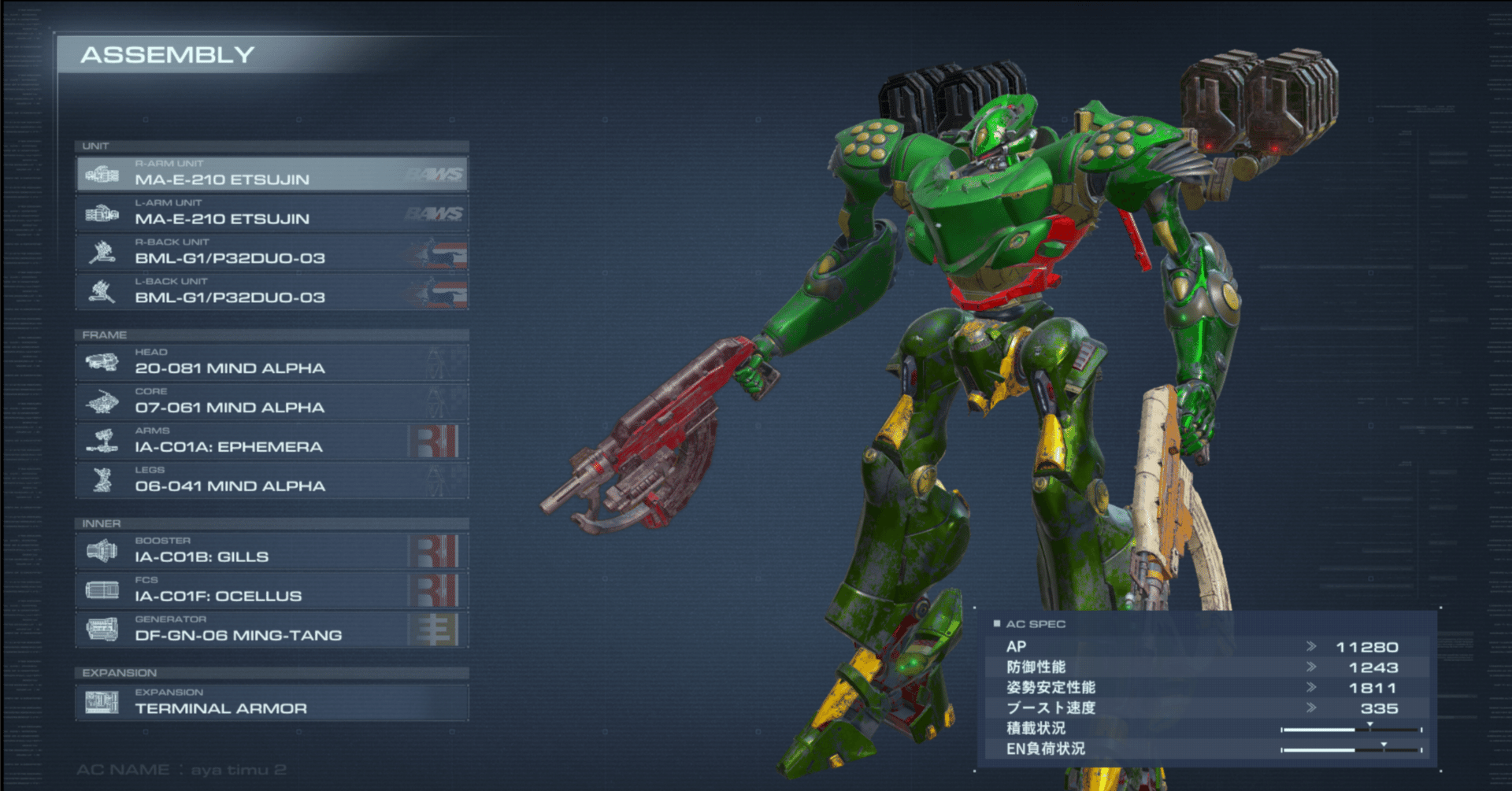The height and width of the screenshot is (791, 1512).
Task: Select the L-BACK UNIT missile launcher slot
Action: pos(272,292)
